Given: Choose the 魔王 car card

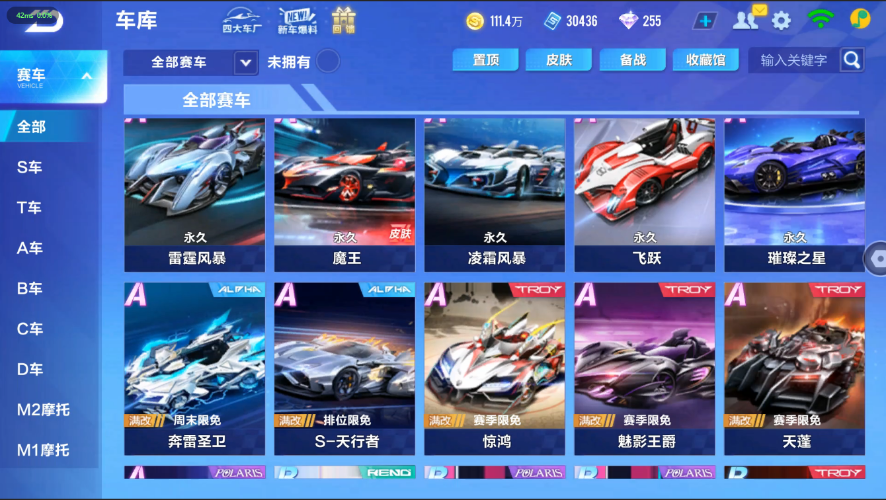Looking at the screenshot, I should click(344, 194).
